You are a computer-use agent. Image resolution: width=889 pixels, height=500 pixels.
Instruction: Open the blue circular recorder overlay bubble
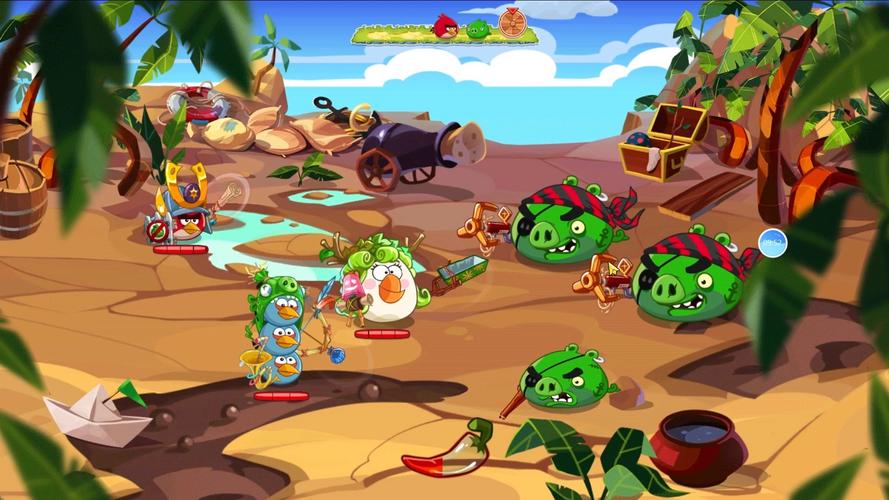click(x=772, y=242)
